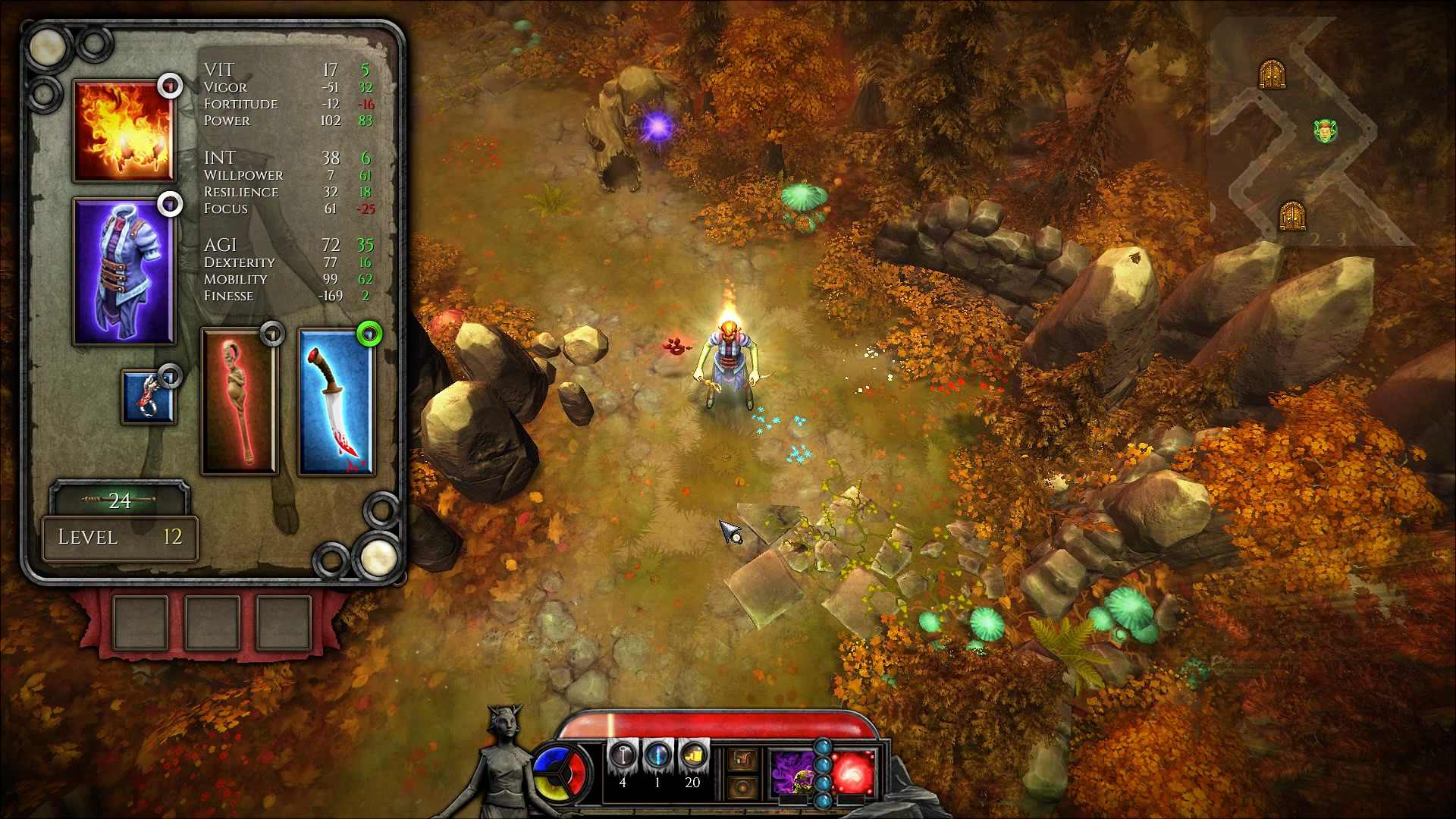Select the purple coat armor slot

[x=124, y=271]
